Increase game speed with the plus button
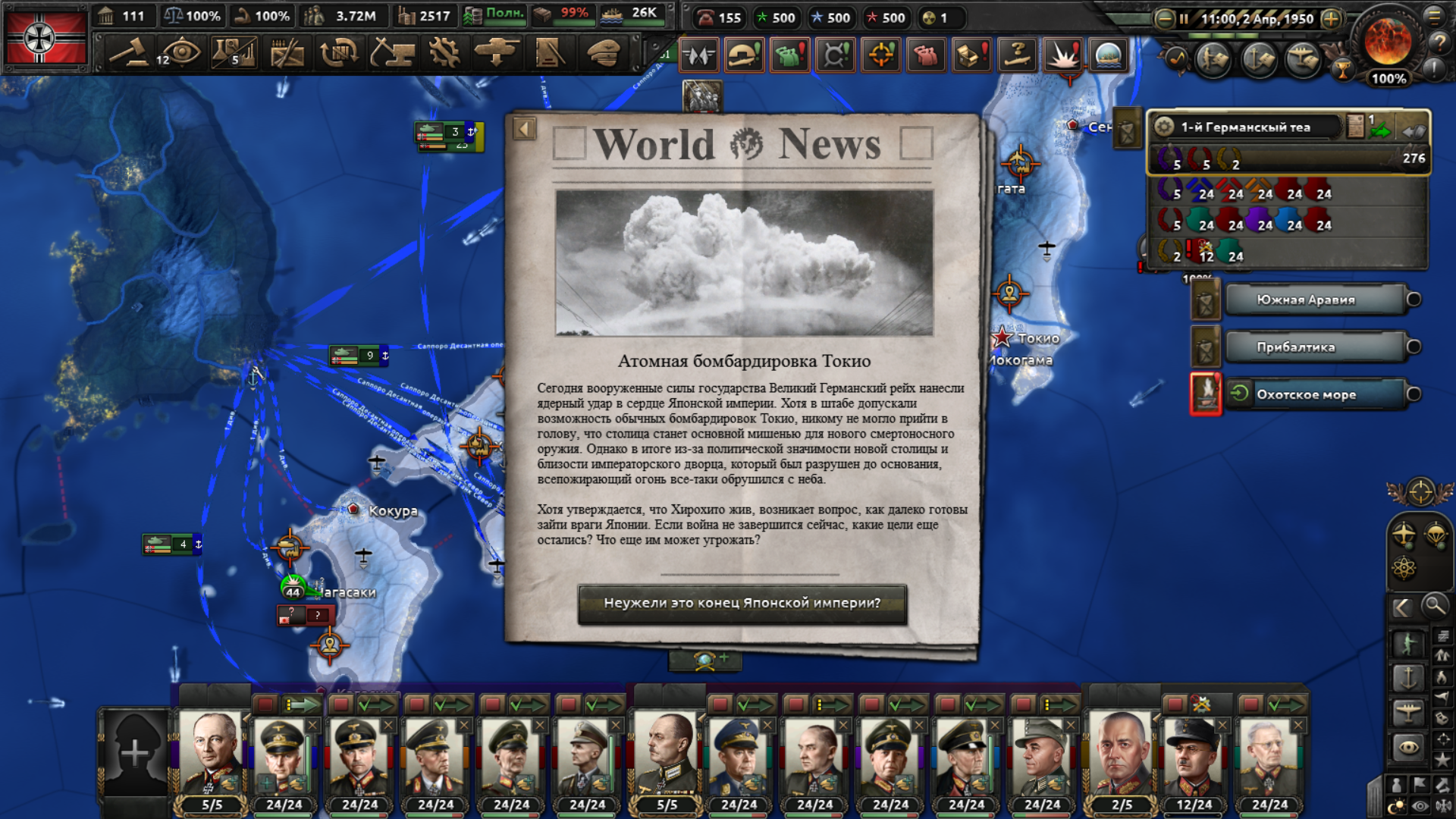The image size is (1456, 819). (x=1331, y=19)
